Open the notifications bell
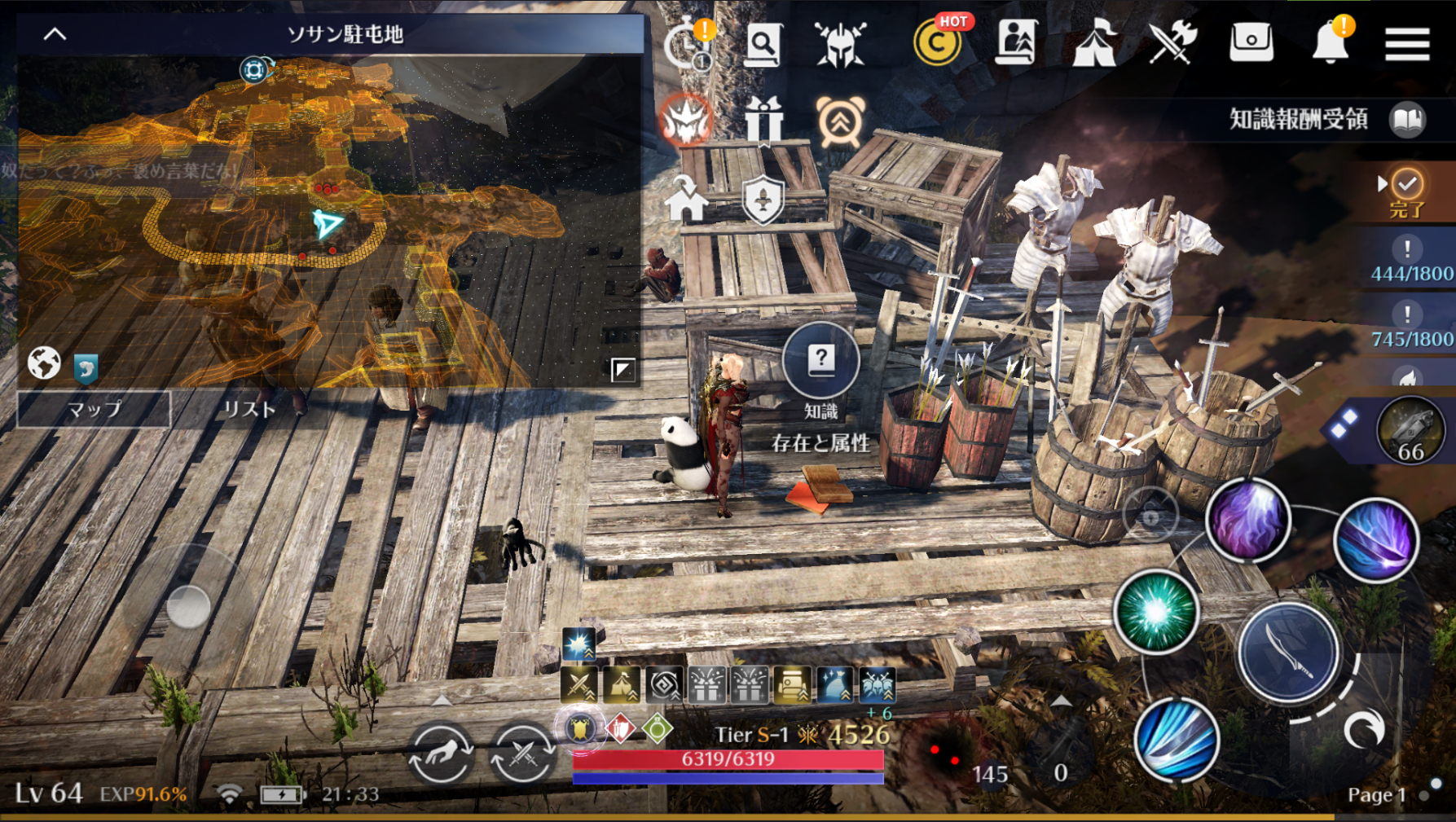This screenshot has width=1456, height=822. pos(1331,41)
